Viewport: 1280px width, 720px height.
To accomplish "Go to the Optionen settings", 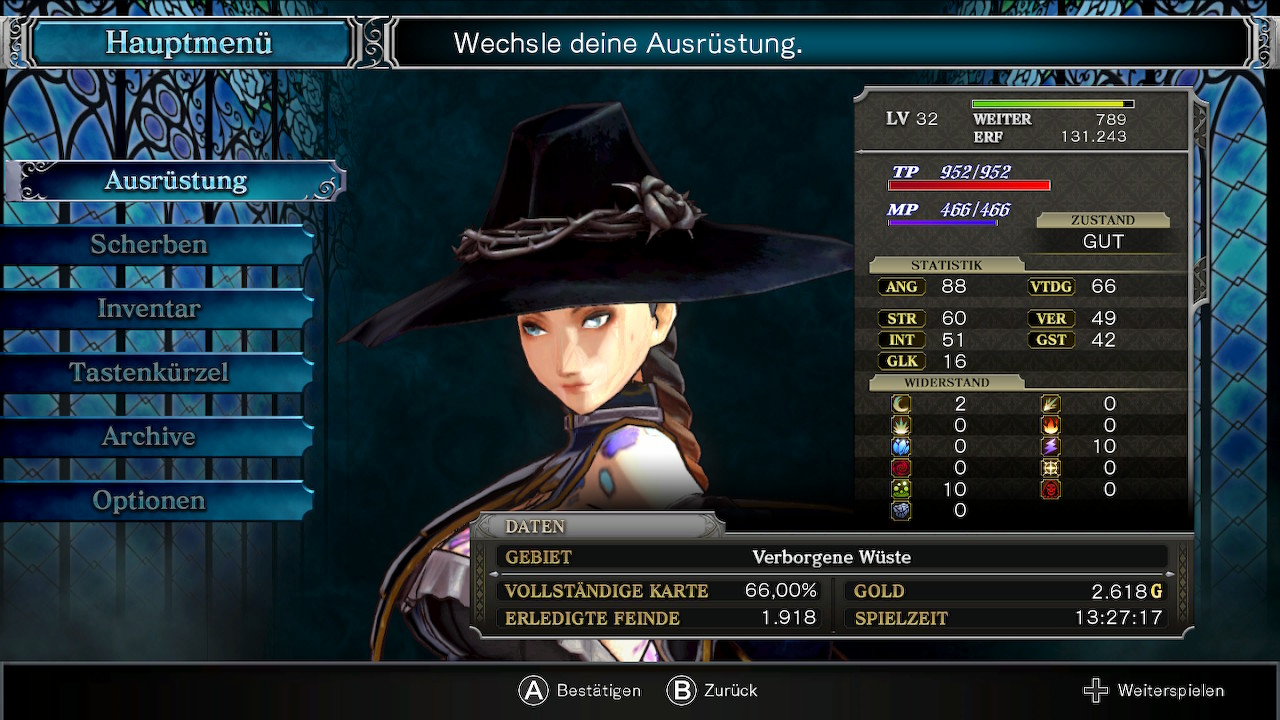I will 149,501.
